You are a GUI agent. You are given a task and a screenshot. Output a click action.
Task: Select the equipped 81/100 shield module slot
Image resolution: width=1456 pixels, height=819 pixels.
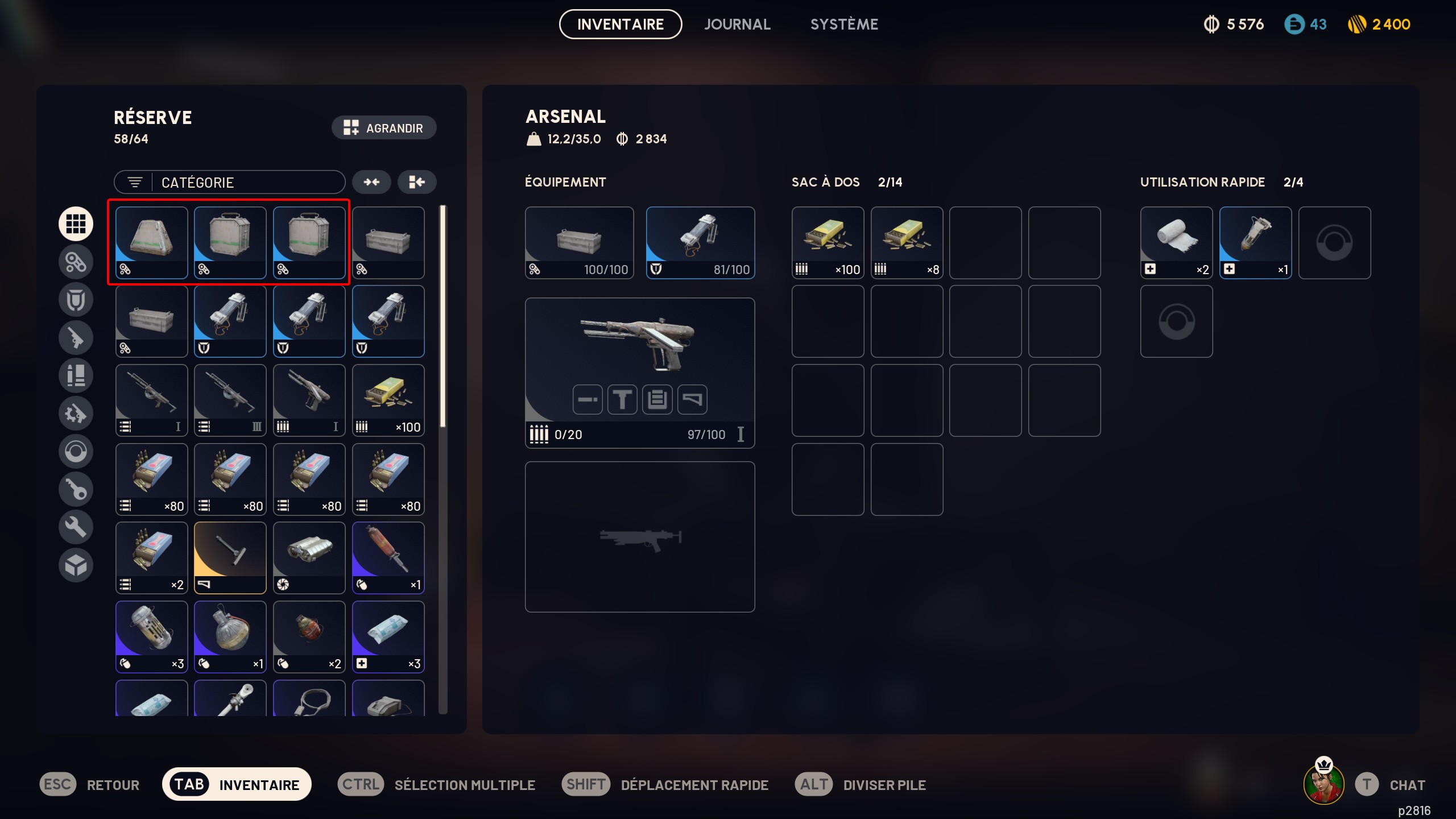[700, 243]
